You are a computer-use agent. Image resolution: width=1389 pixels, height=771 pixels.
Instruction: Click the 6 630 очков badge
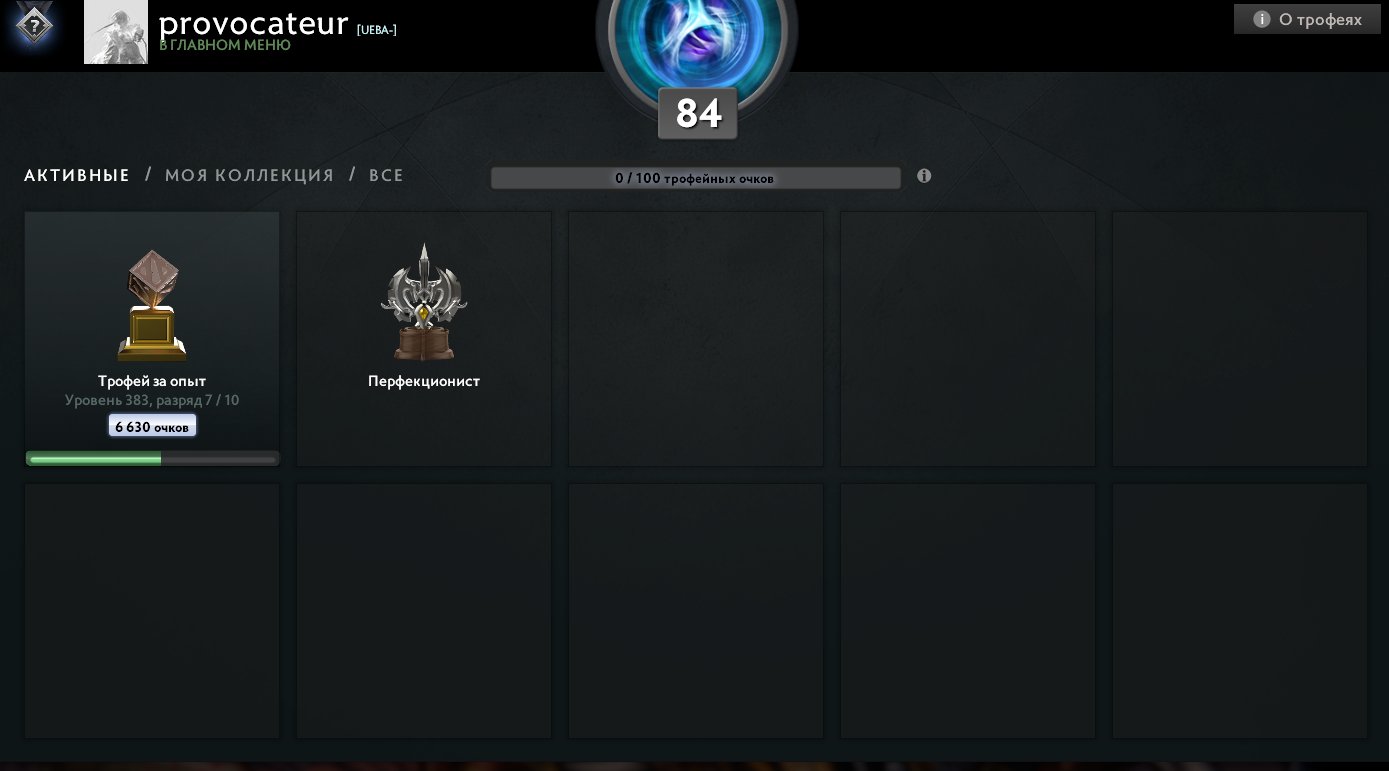tap(152, 425)
